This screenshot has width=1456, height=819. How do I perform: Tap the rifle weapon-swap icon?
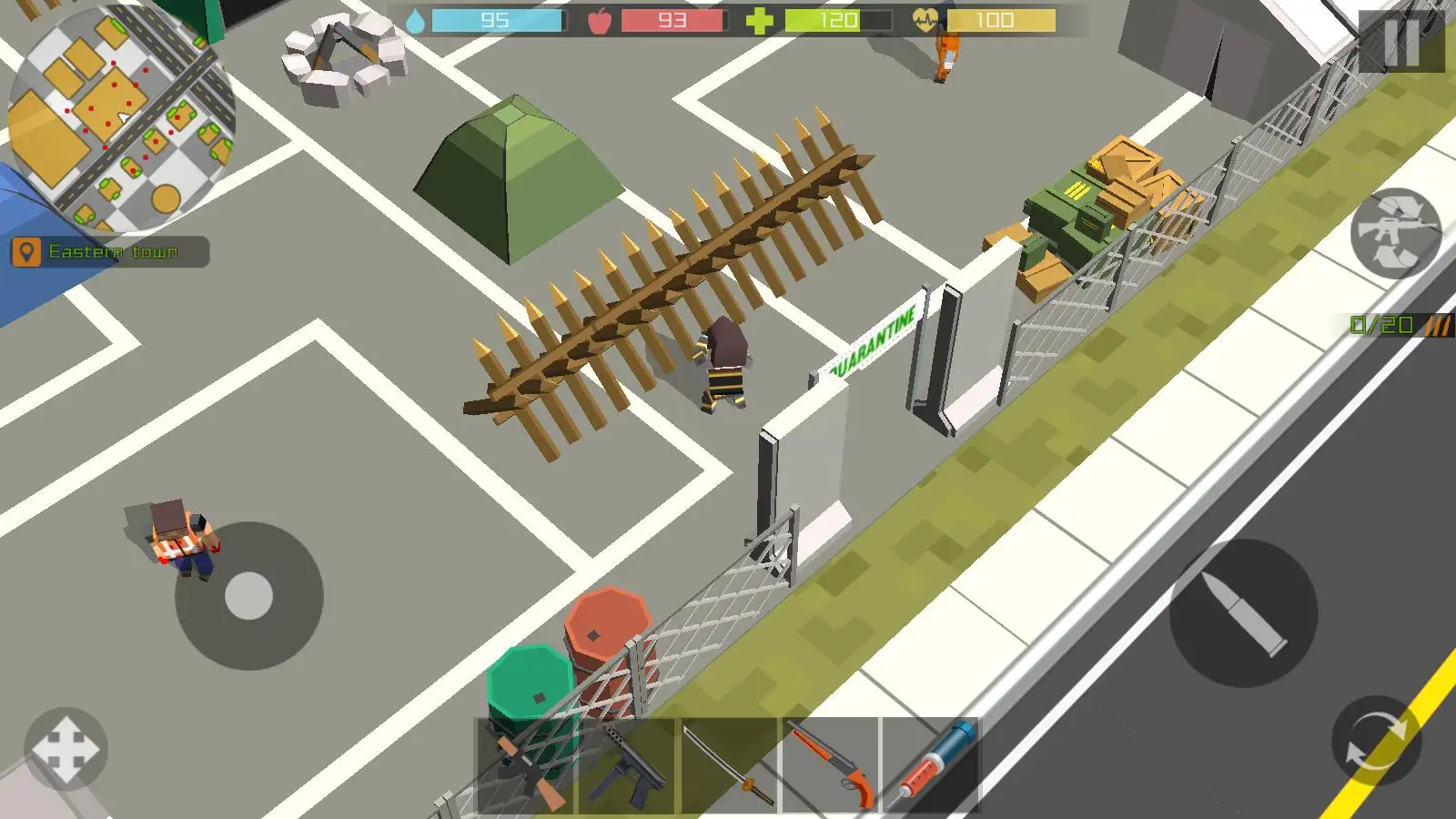tap(1395, 234)
